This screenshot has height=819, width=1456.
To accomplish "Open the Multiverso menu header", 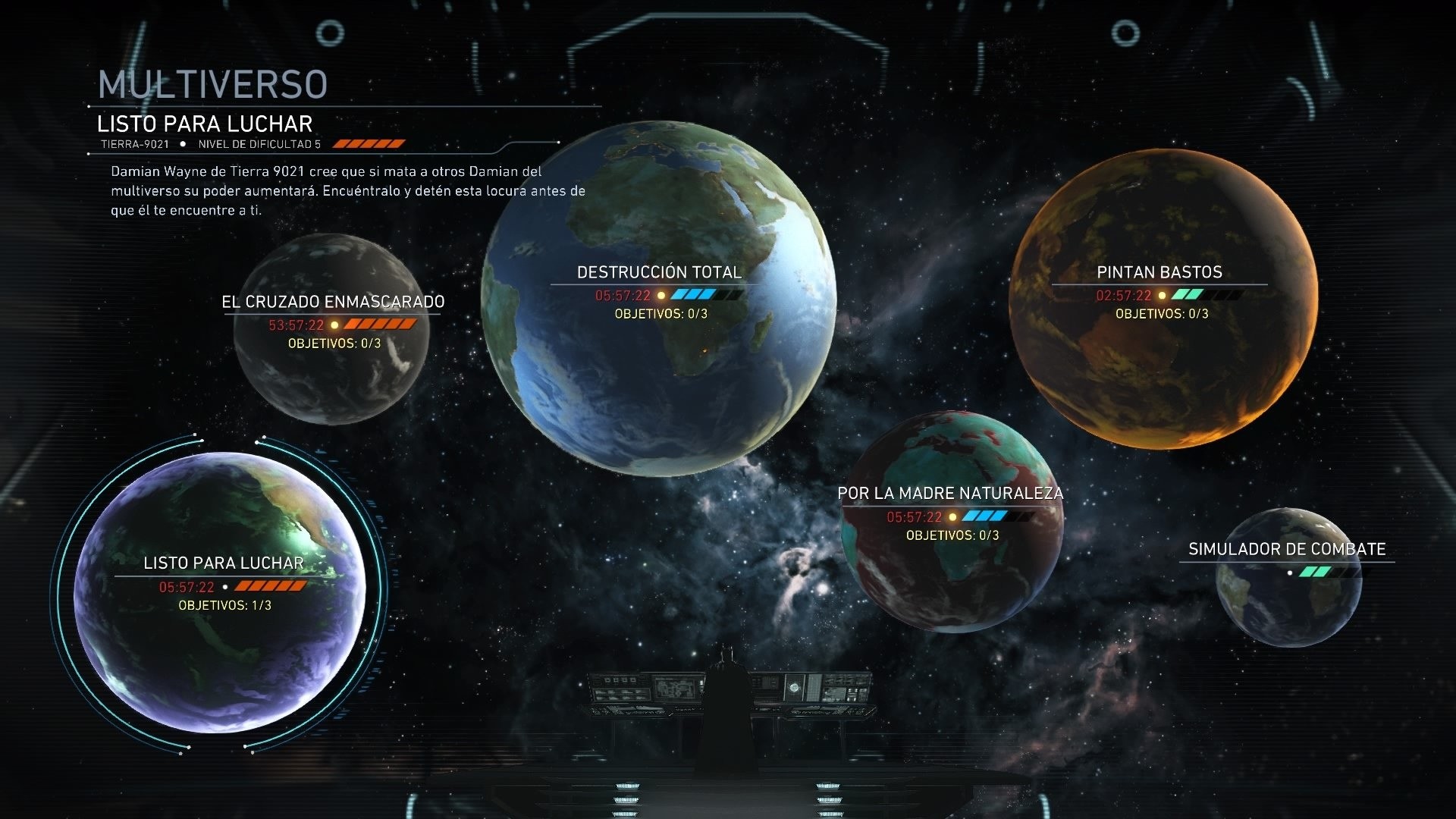I will pyautogui.click(x=212, y=83).
